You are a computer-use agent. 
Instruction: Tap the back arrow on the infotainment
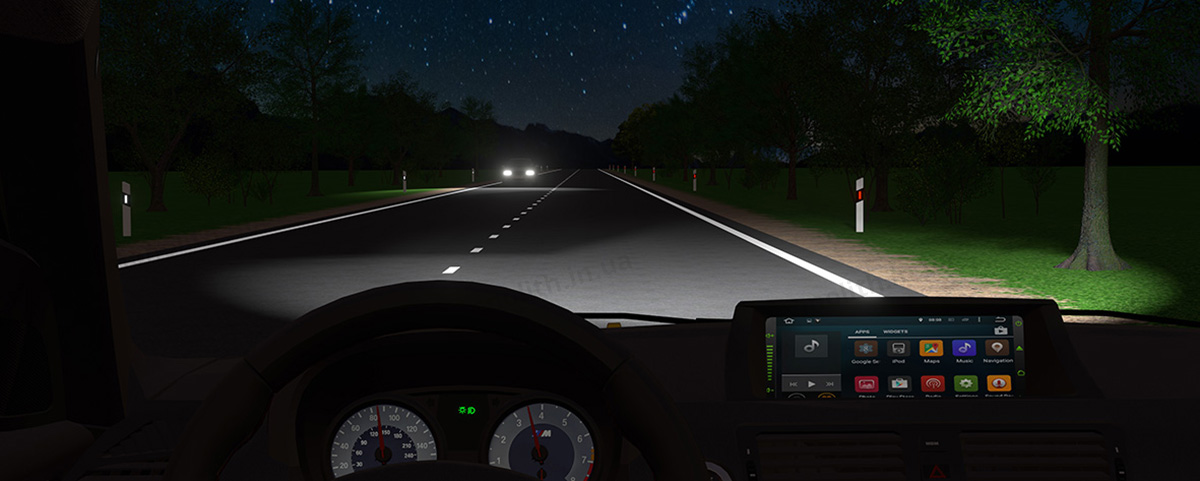[x=1001, y=320]
